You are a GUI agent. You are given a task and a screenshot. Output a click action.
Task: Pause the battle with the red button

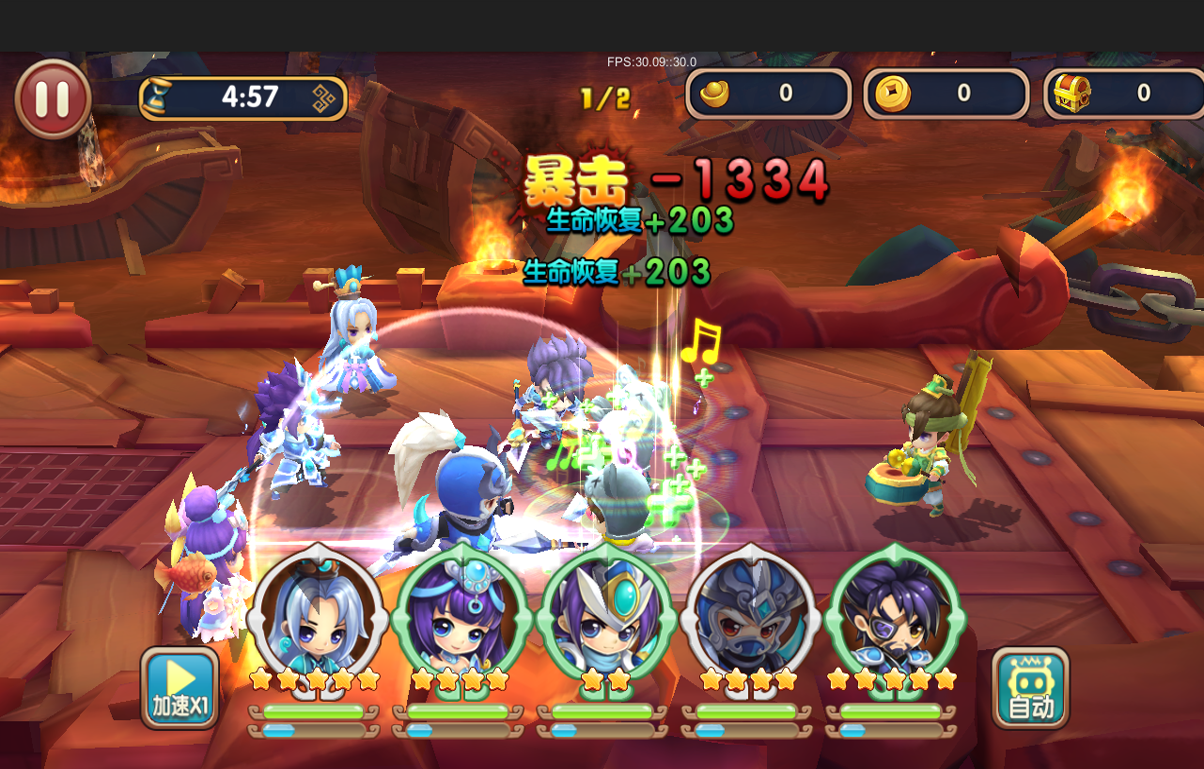pos(53,98)
